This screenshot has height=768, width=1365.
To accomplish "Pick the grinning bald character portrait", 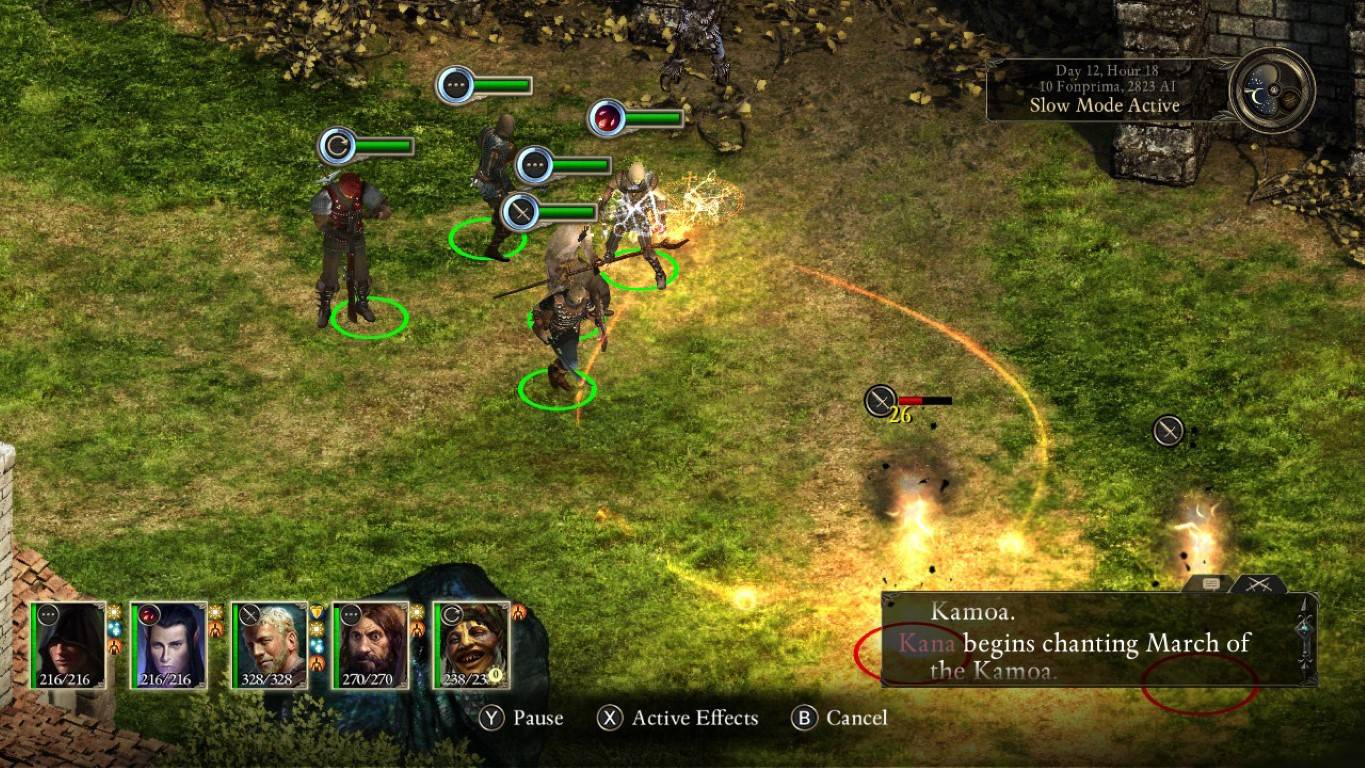I will [472, 645].
